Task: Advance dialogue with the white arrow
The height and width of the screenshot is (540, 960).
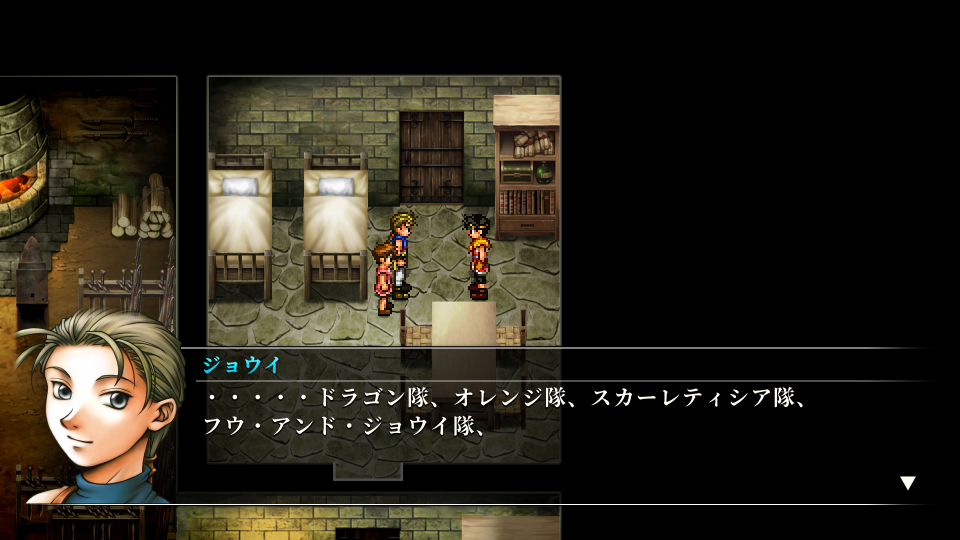Action: tap(907, 483)
